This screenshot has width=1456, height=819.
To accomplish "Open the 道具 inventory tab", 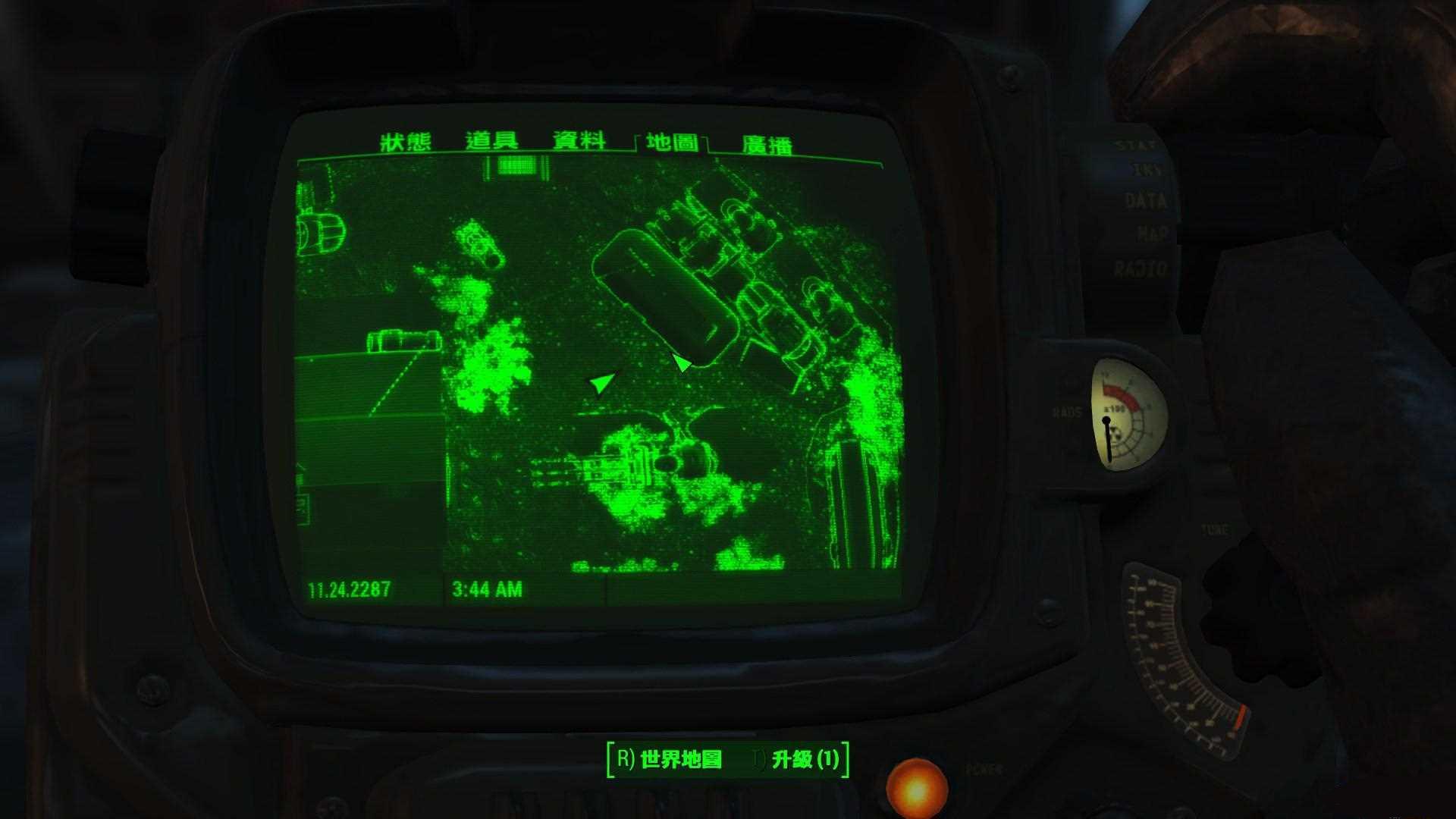I will pyautogui.click(x=491, y=142).
